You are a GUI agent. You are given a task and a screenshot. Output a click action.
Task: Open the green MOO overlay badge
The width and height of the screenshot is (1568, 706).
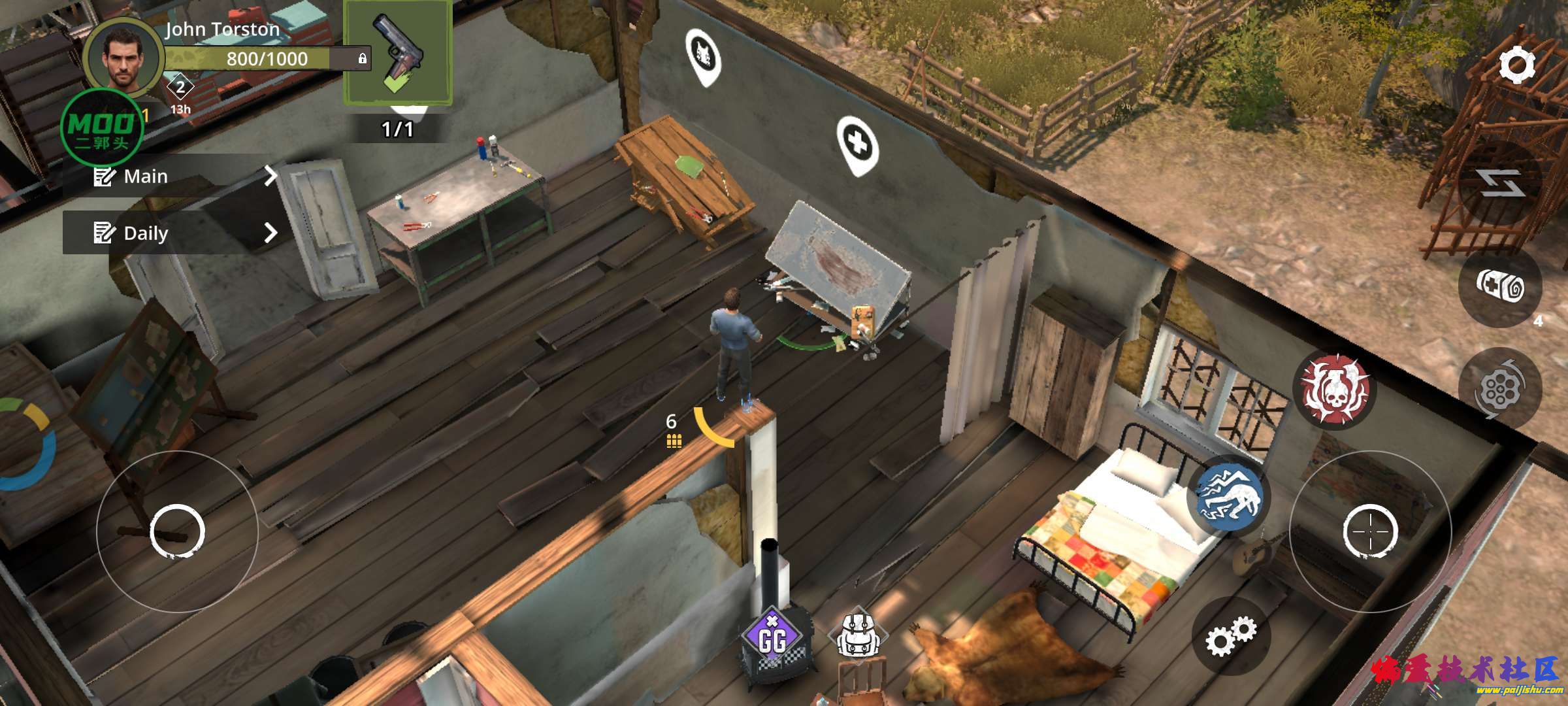click(101, 127)
